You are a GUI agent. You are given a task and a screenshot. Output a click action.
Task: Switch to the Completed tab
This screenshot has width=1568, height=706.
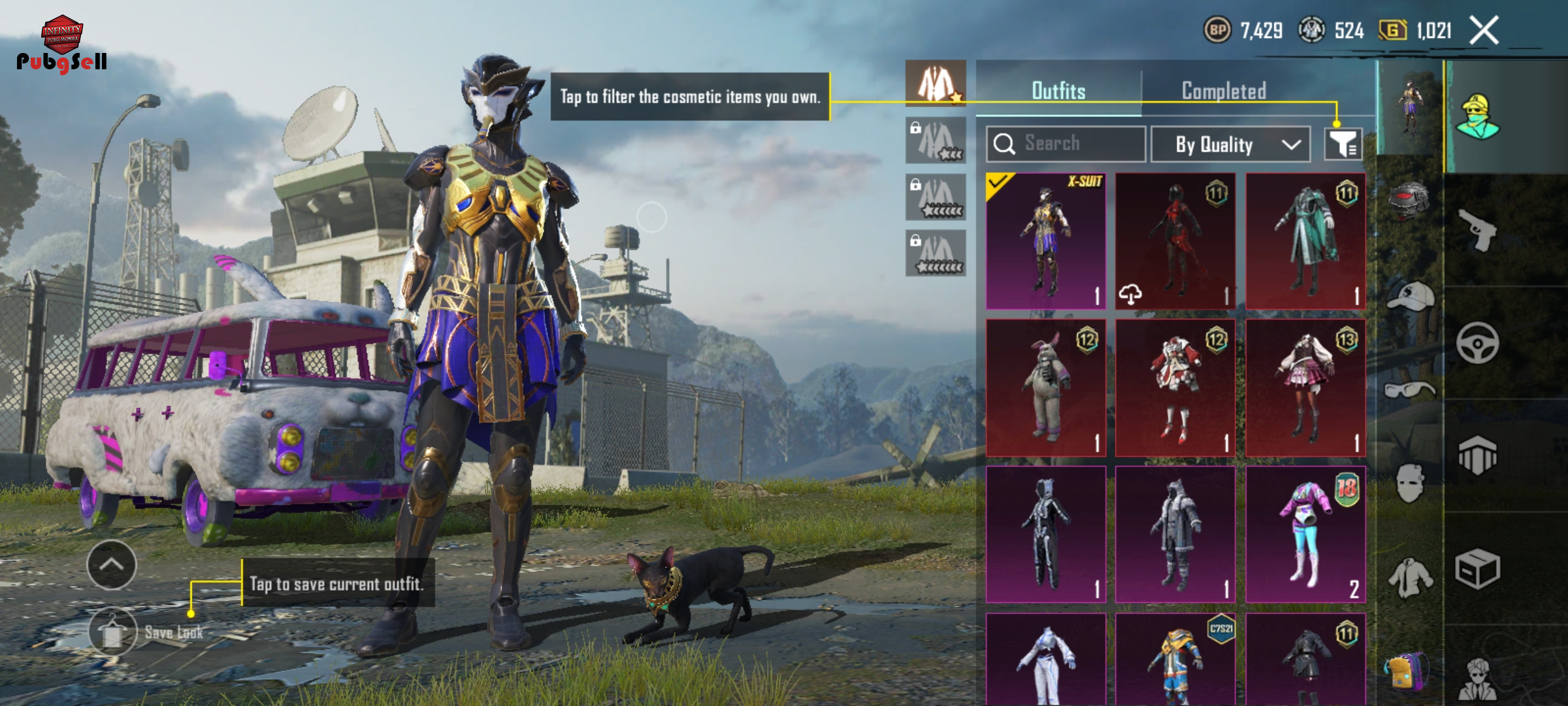coord(1224,91)
